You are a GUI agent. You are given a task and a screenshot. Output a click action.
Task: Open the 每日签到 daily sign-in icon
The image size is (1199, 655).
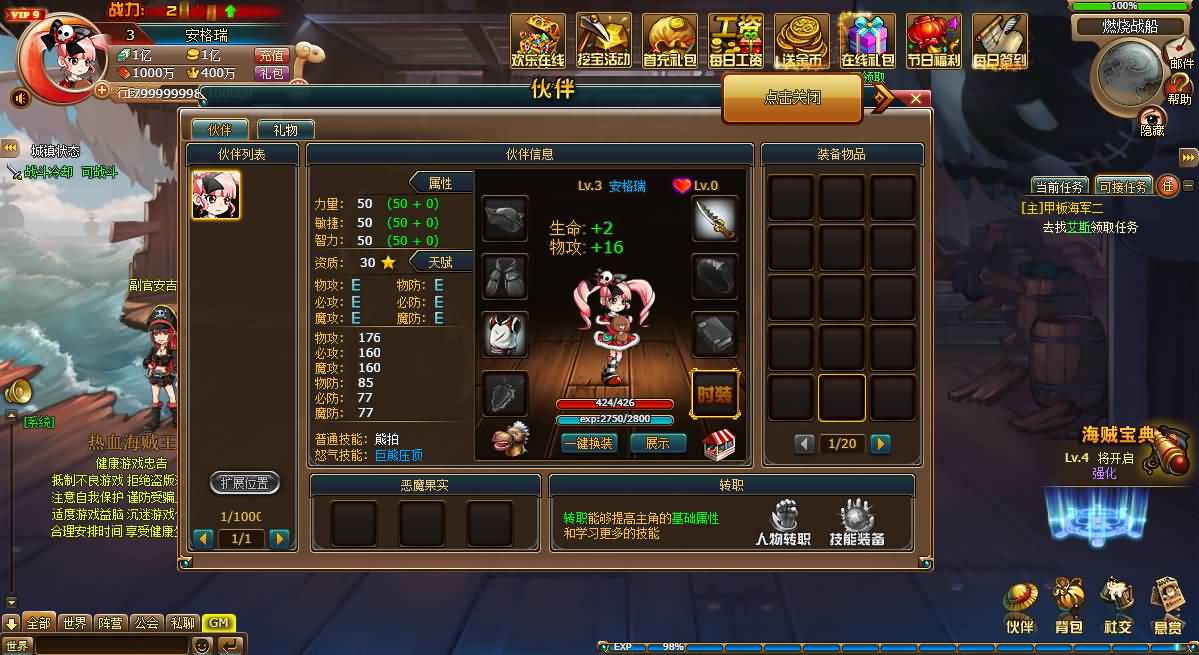coord(999,41)
